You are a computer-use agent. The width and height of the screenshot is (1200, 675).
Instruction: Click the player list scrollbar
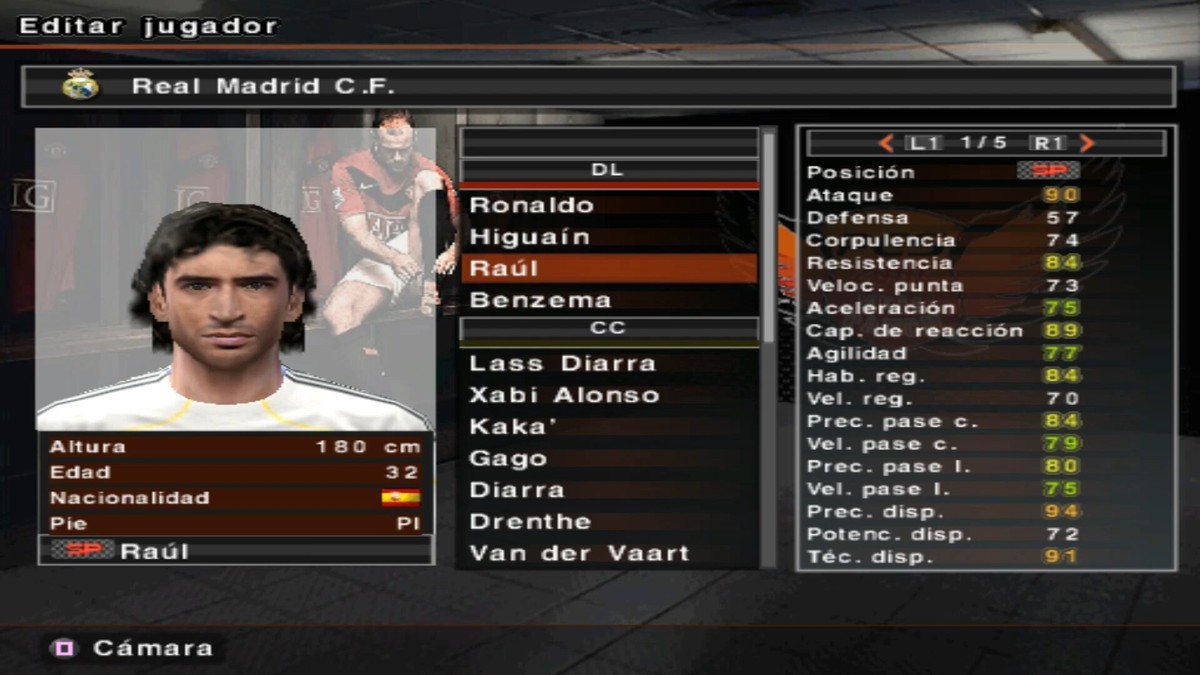pos(768,240)
